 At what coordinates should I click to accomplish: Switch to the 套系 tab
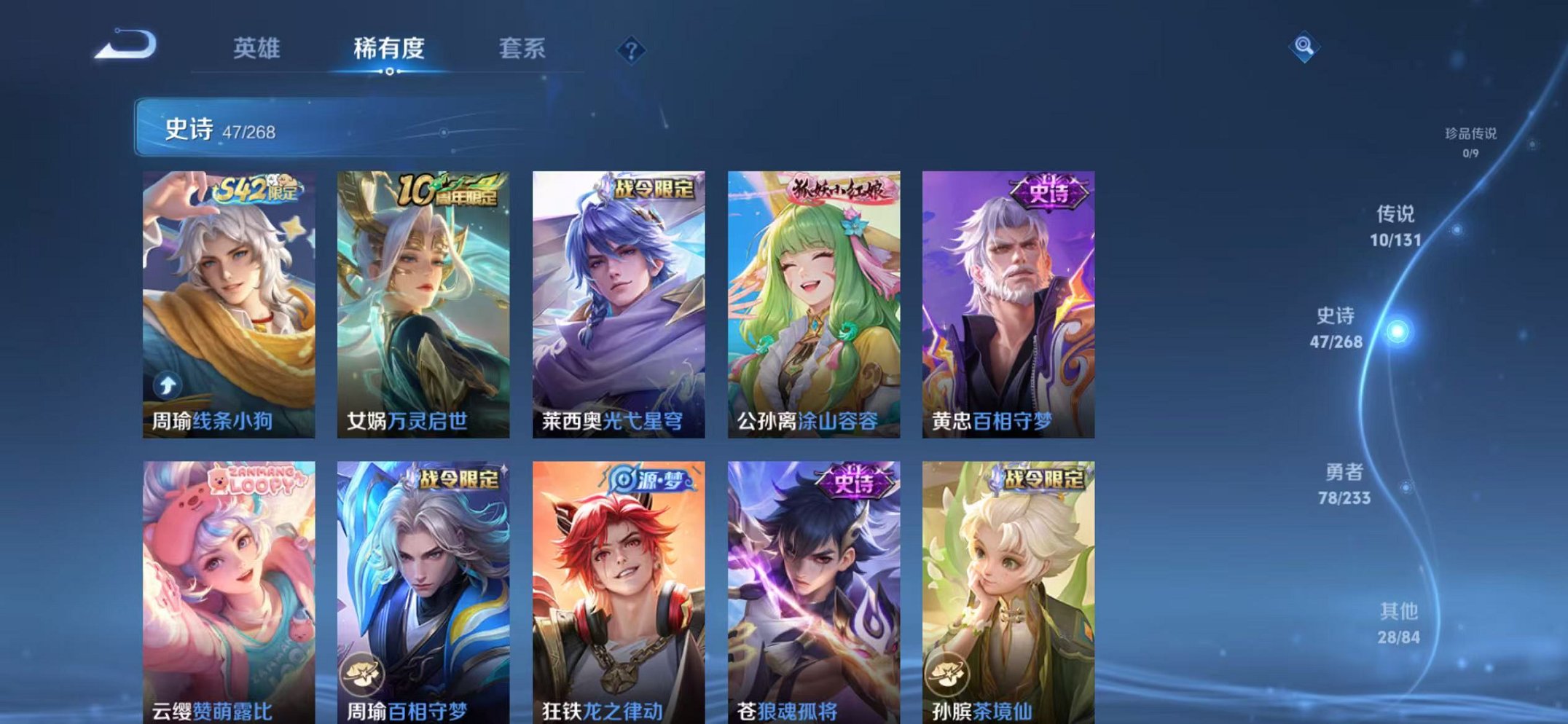point(520,50)
